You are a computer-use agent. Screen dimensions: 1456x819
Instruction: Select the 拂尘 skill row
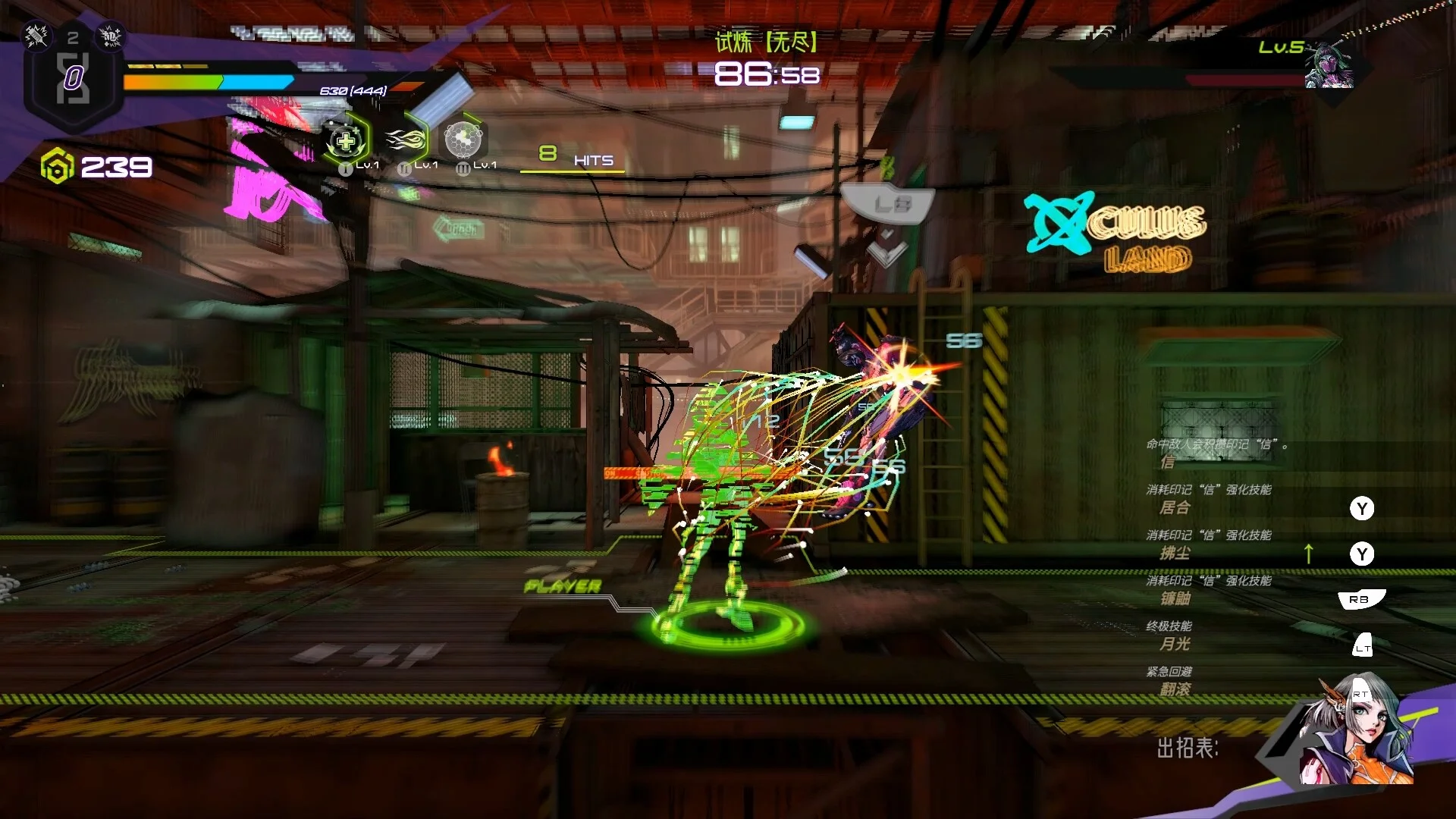click(x=1175, y=554)
